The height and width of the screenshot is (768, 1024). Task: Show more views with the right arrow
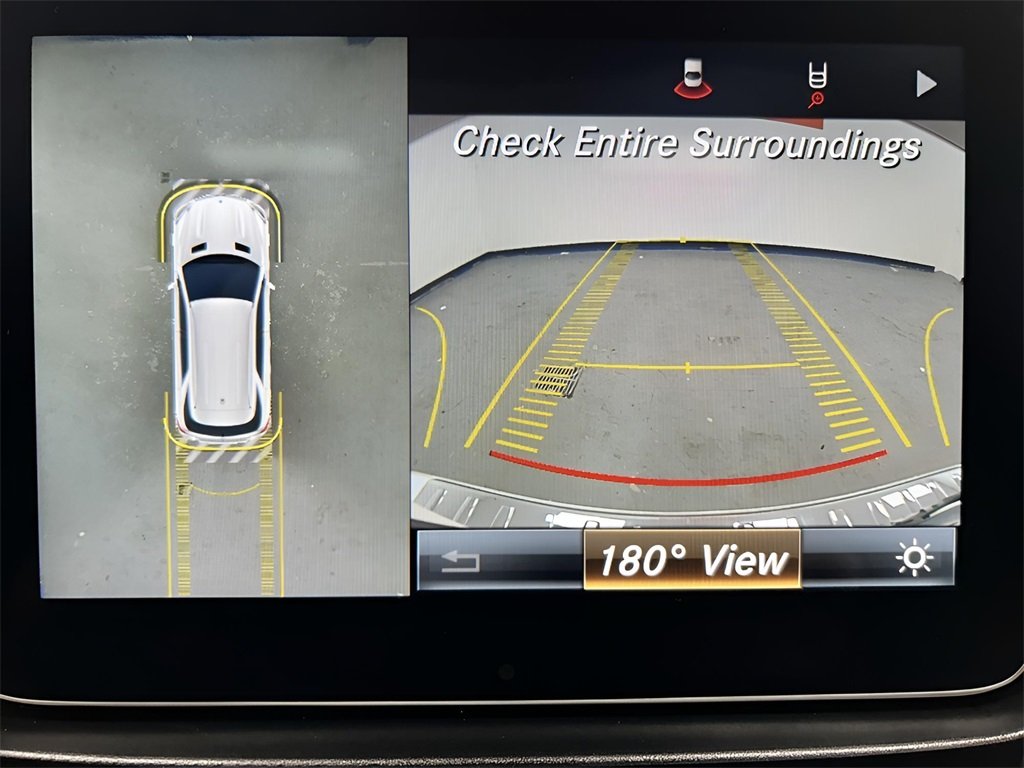click(927, 84)
